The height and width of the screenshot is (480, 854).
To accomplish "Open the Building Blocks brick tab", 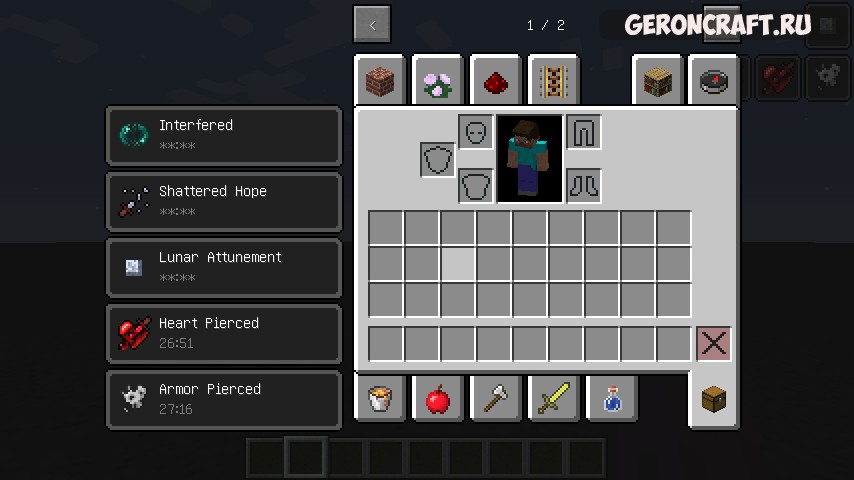I will pos(380,82).
